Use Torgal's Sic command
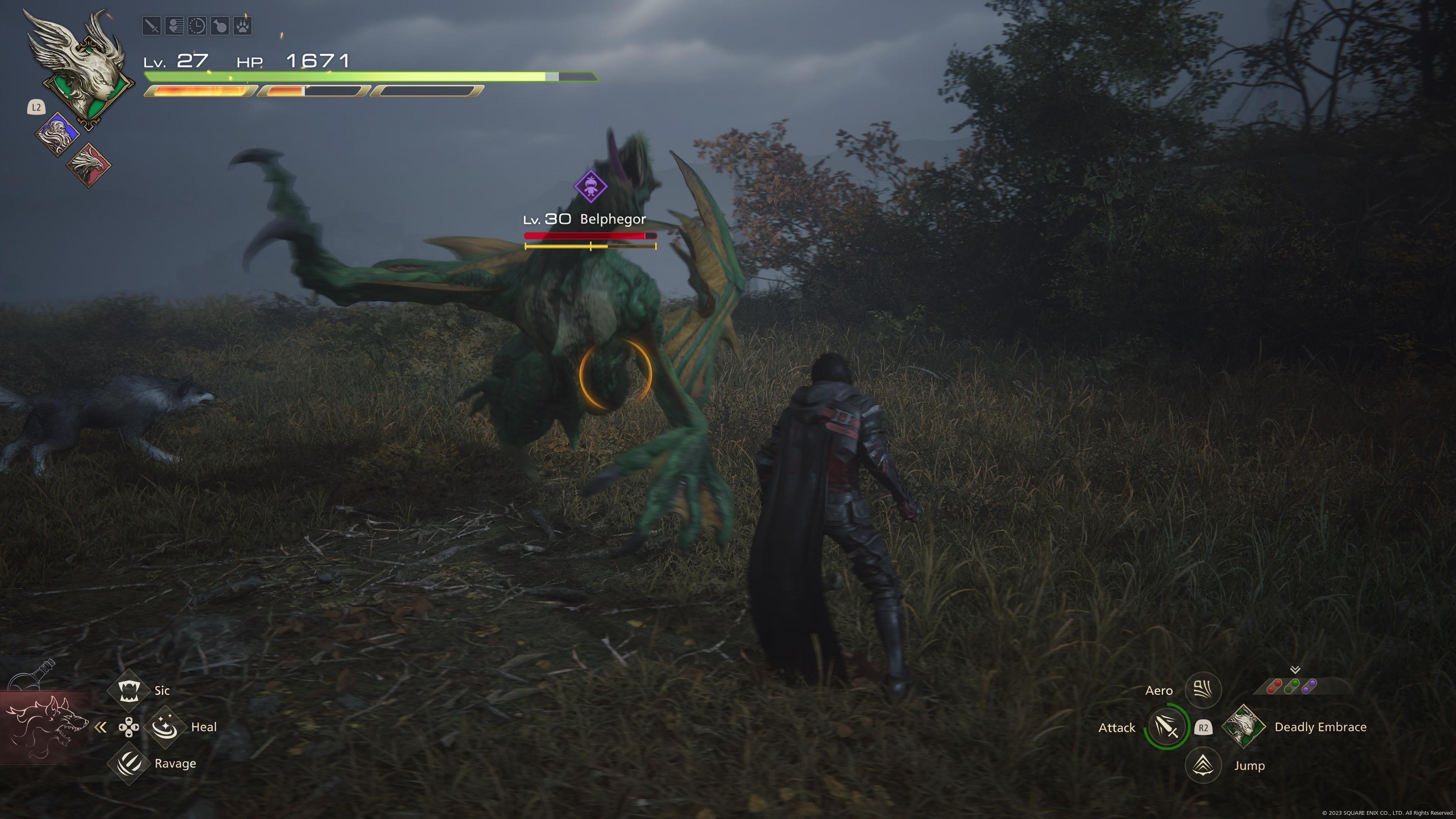The height and width of the screenshot is (819, 1456). [128, 690]
